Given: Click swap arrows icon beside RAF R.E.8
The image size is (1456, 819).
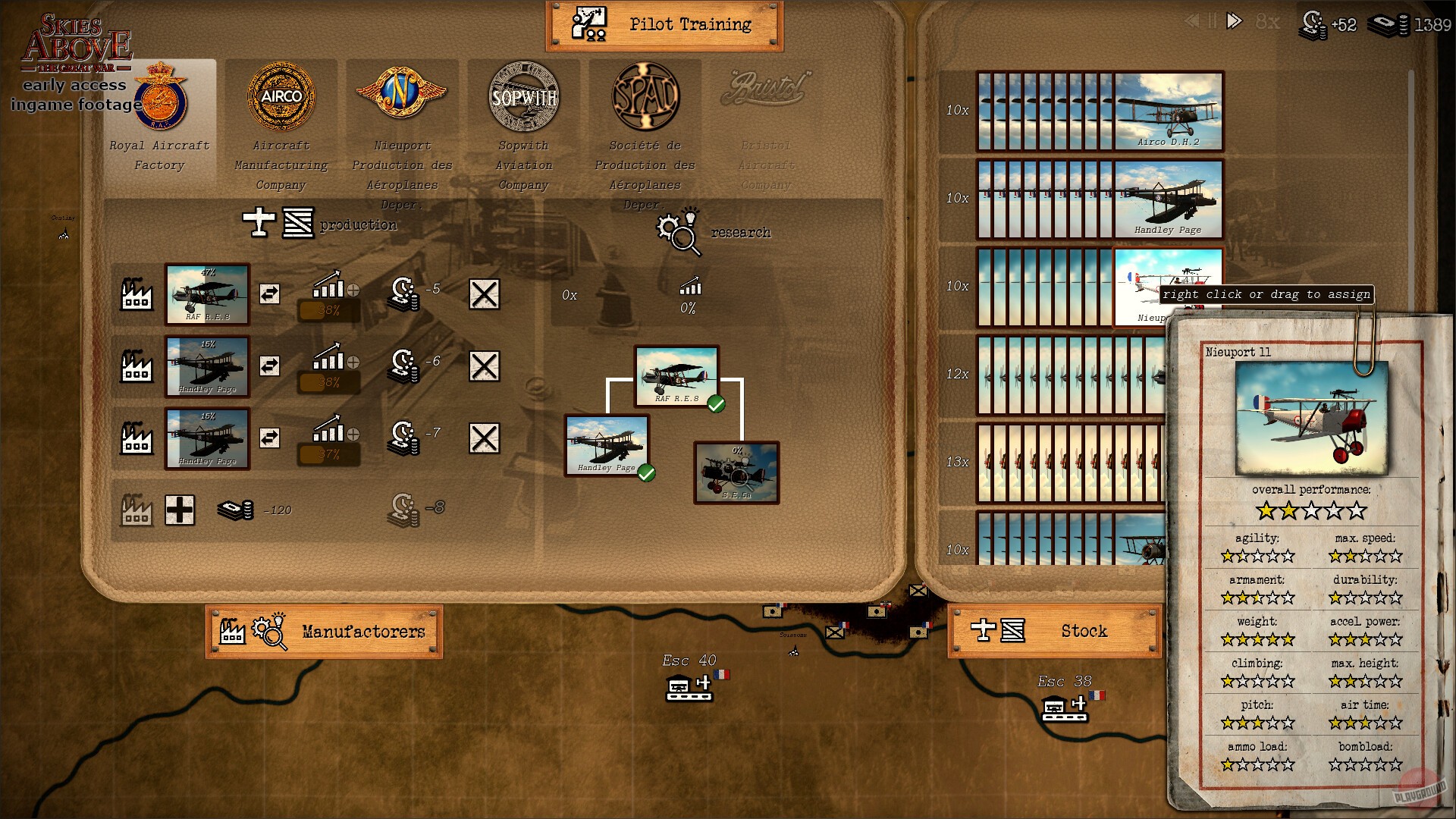Looking at the screenshot, I should tap(269, 293).
